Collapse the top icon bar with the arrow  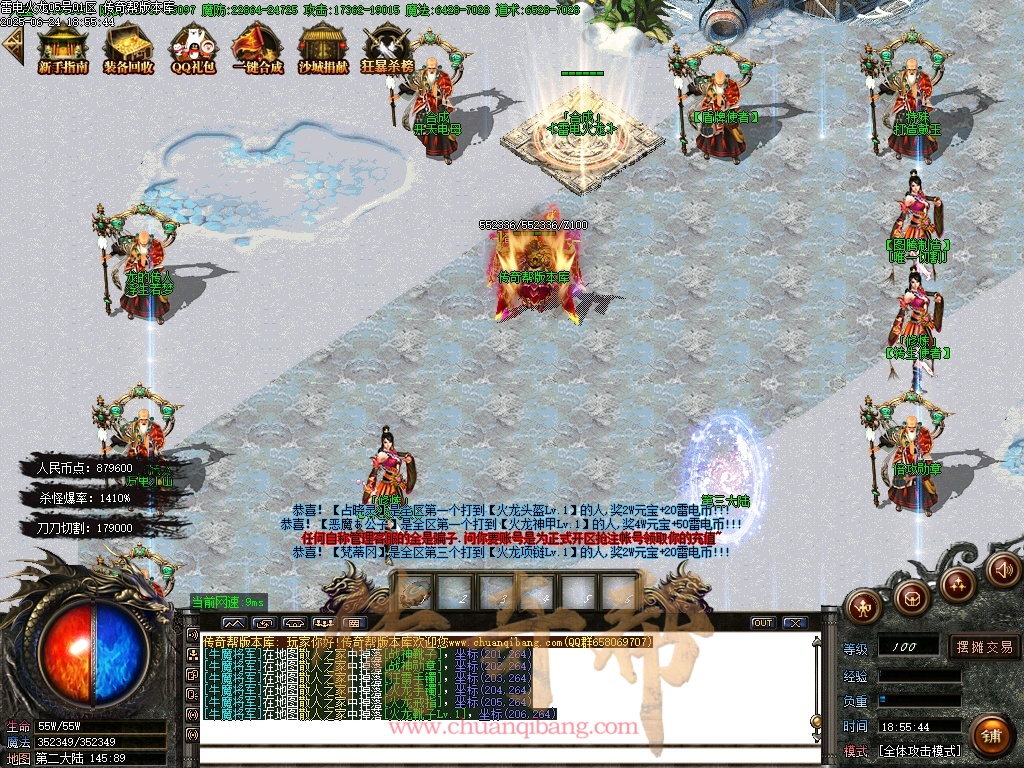click(13, 46)
